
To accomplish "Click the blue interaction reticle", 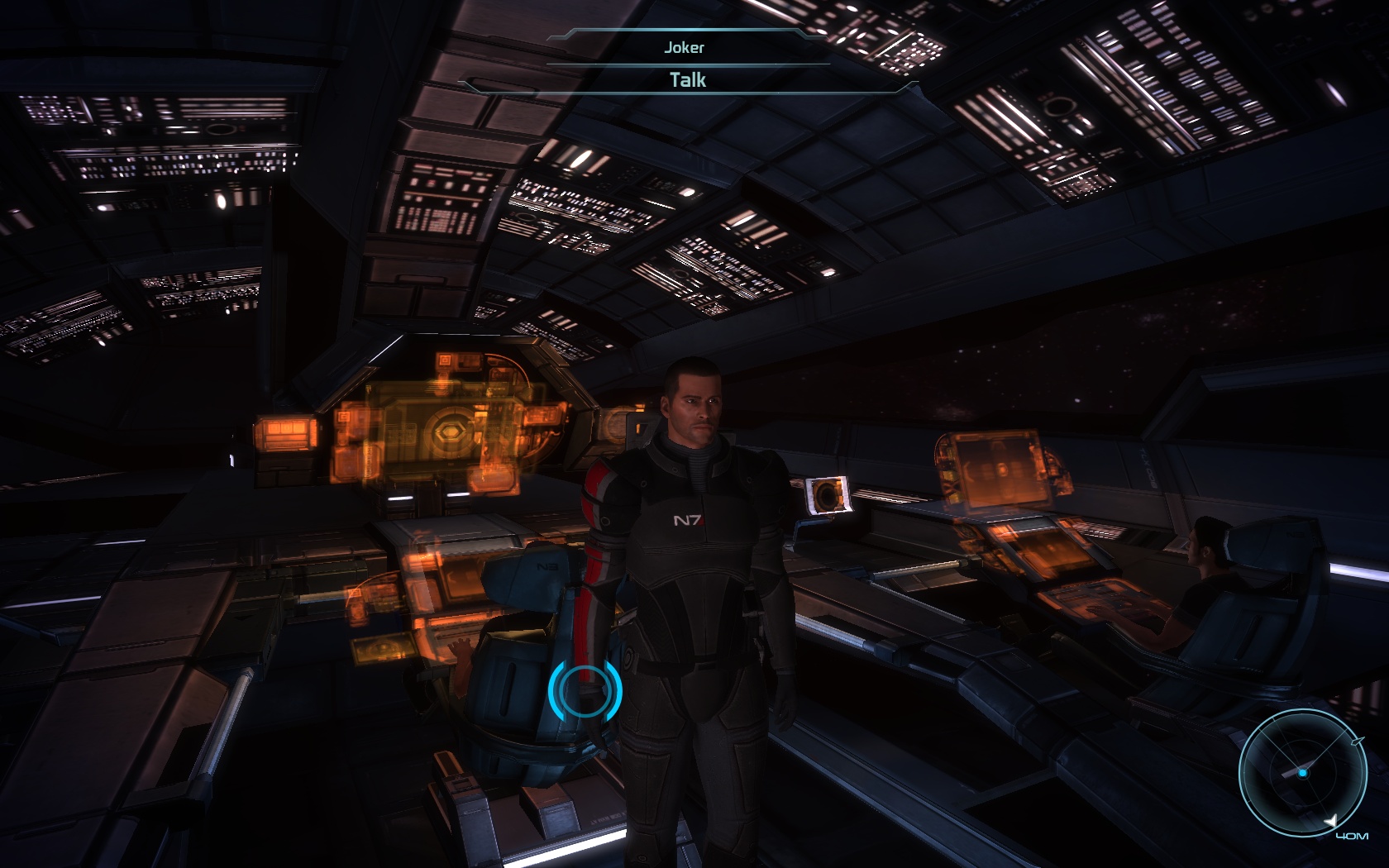I will [585, 689].
